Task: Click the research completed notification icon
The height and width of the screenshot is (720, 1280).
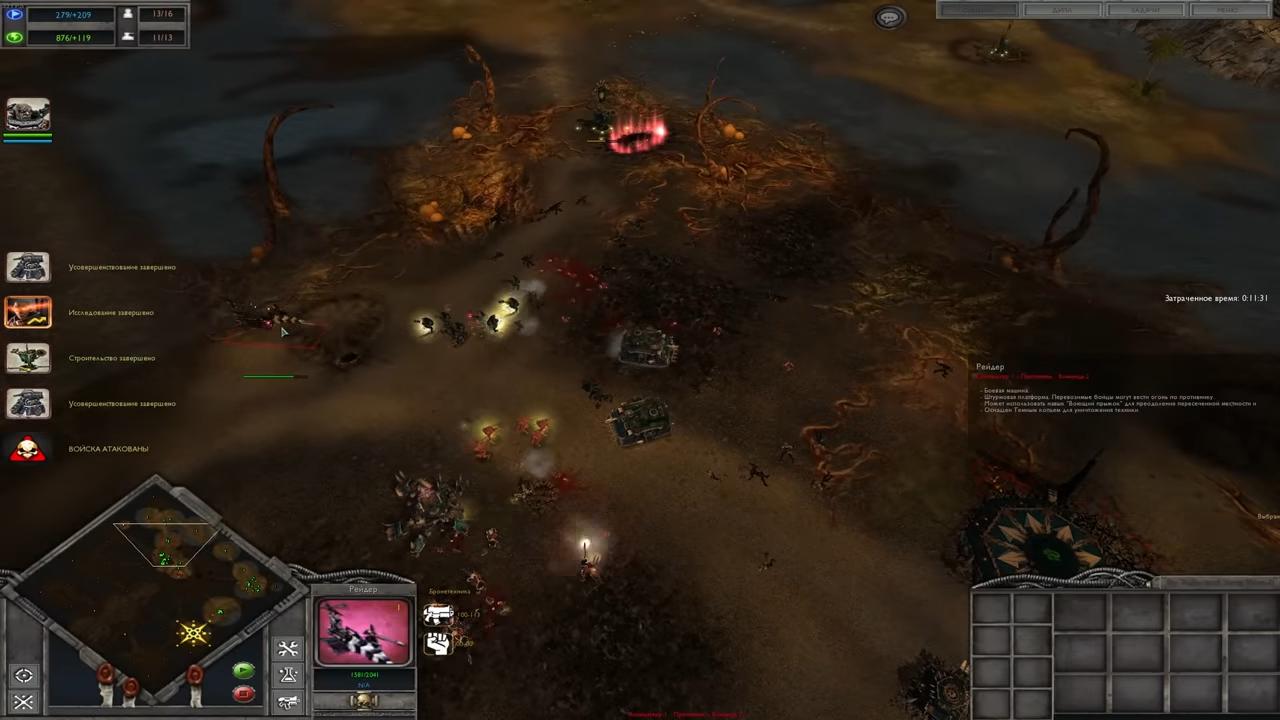Action: [x=28, y=312]
